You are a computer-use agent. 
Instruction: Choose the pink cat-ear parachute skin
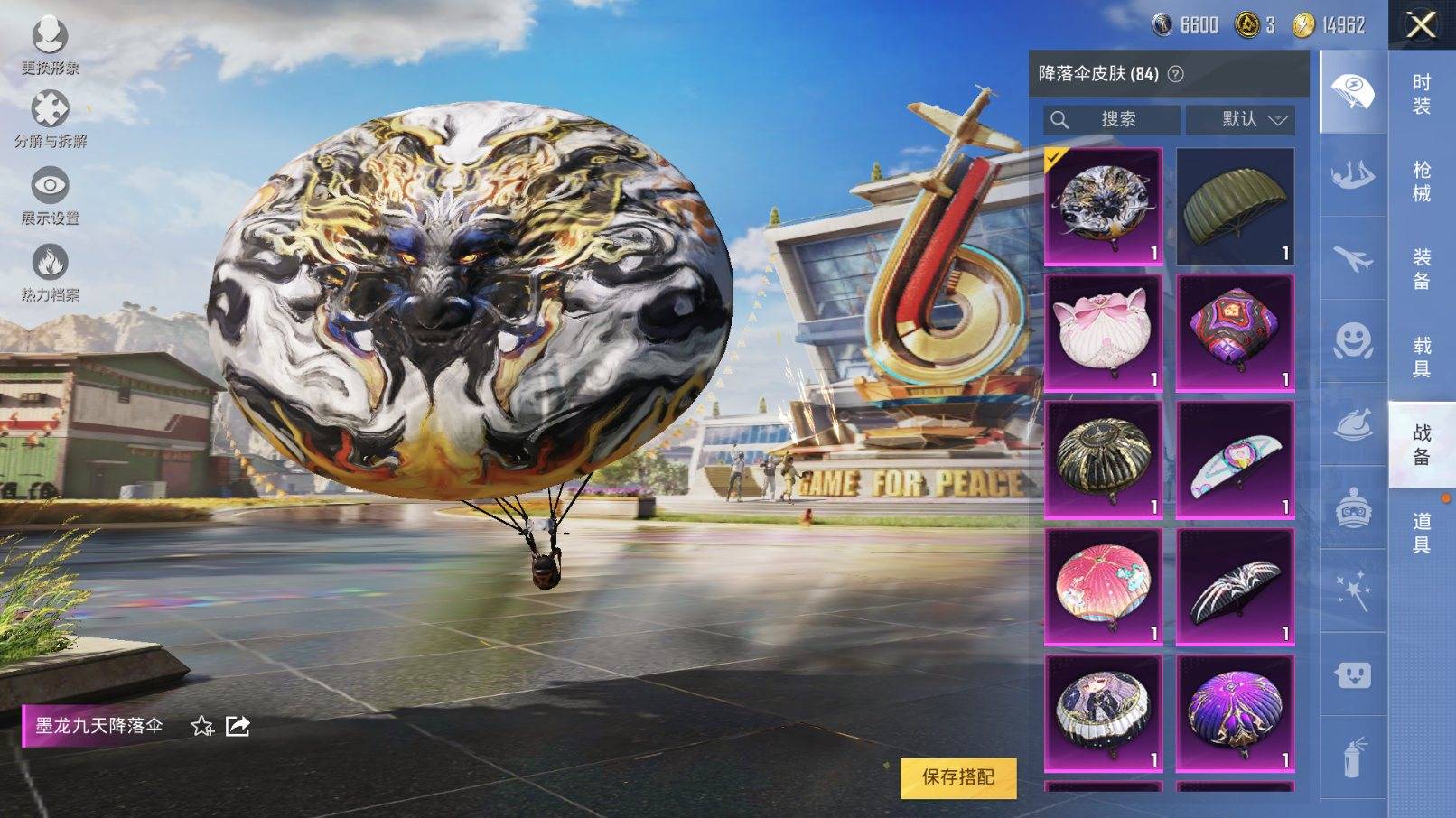point(1103,333)
